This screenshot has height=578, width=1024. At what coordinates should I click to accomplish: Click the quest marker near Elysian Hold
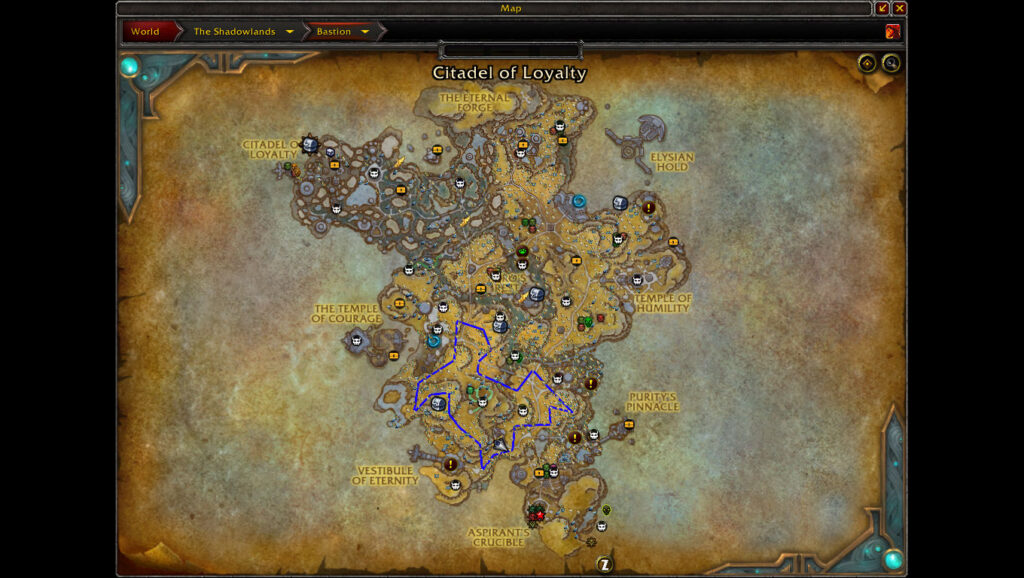click(649, 208)
